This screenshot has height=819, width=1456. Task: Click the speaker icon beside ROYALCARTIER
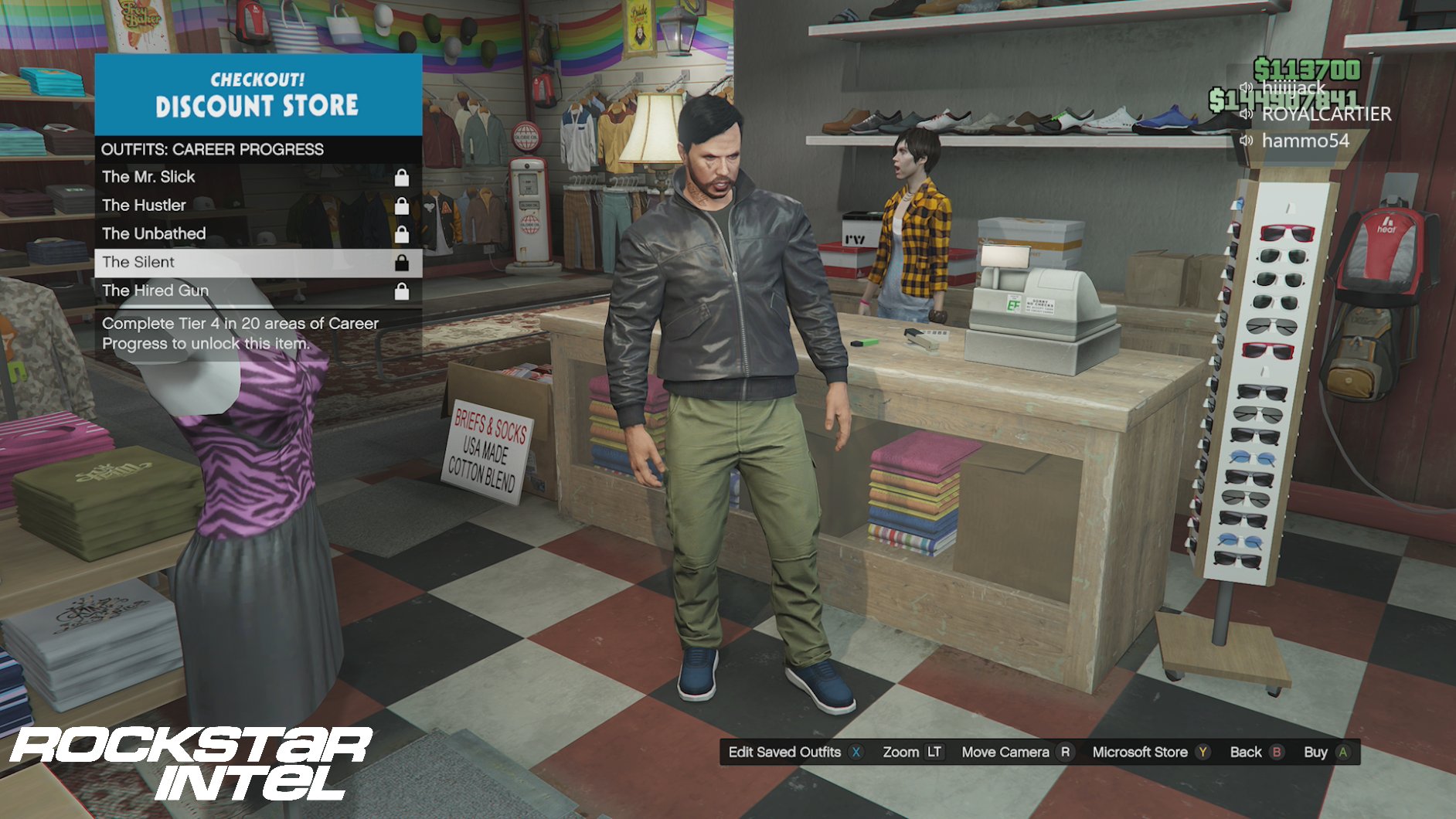[x=1247, y=114]
